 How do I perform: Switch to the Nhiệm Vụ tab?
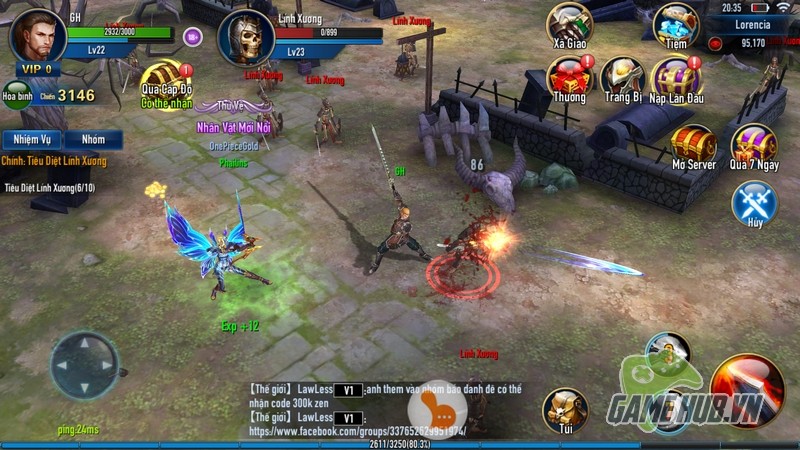pyautogui.click(x=31, y=140)
